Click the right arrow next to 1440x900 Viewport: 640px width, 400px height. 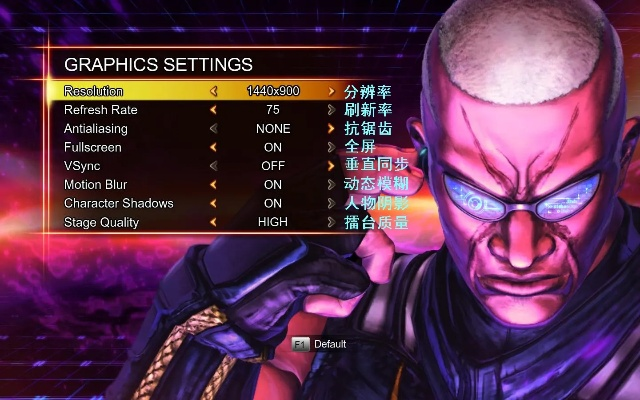click(x=331, y=91)
